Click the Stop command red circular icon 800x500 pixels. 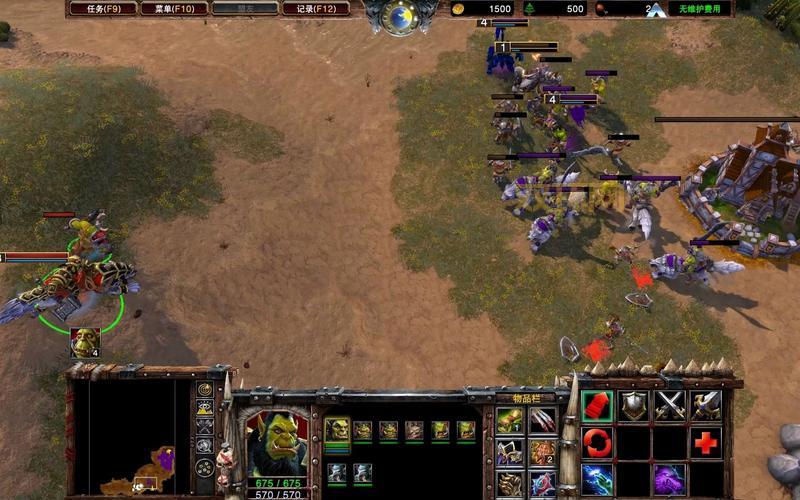coord(598,442)
